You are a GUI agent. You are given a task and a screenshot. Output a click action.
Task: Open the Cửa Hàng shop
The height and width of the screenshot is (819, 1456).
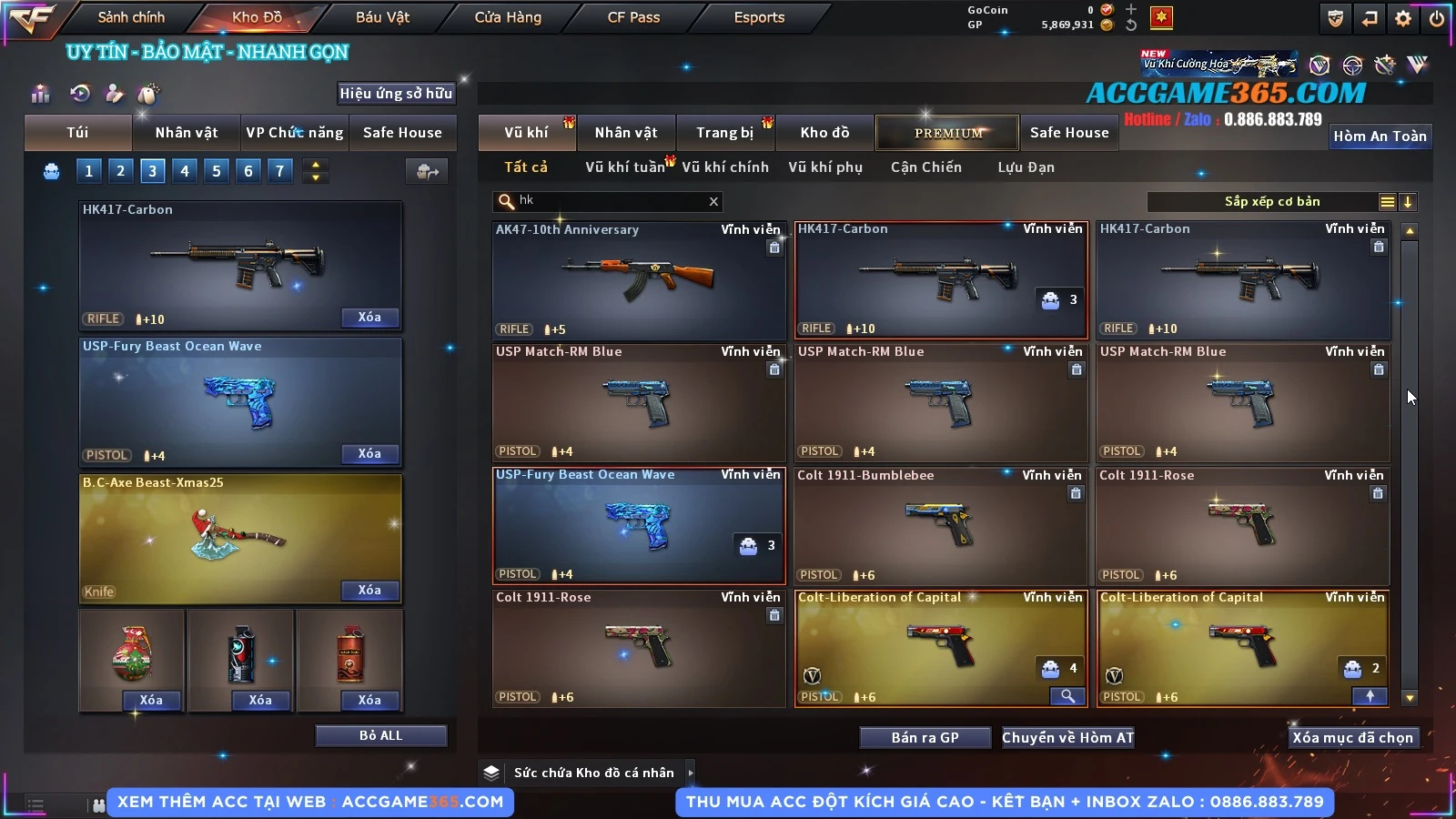coord(508,17)
